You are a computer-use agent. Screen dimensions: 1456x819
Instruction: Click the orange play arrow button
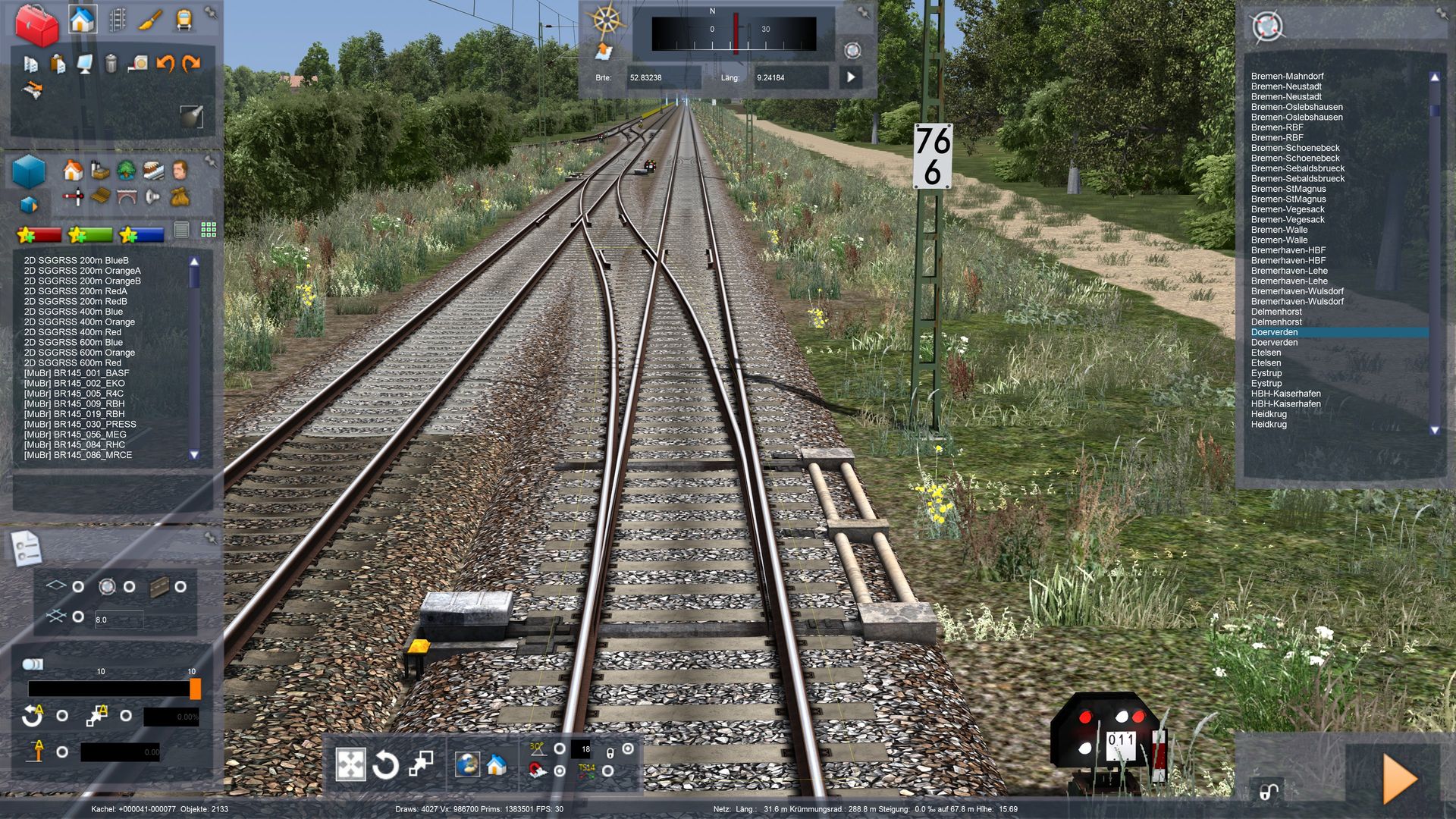click(1399, 779)
